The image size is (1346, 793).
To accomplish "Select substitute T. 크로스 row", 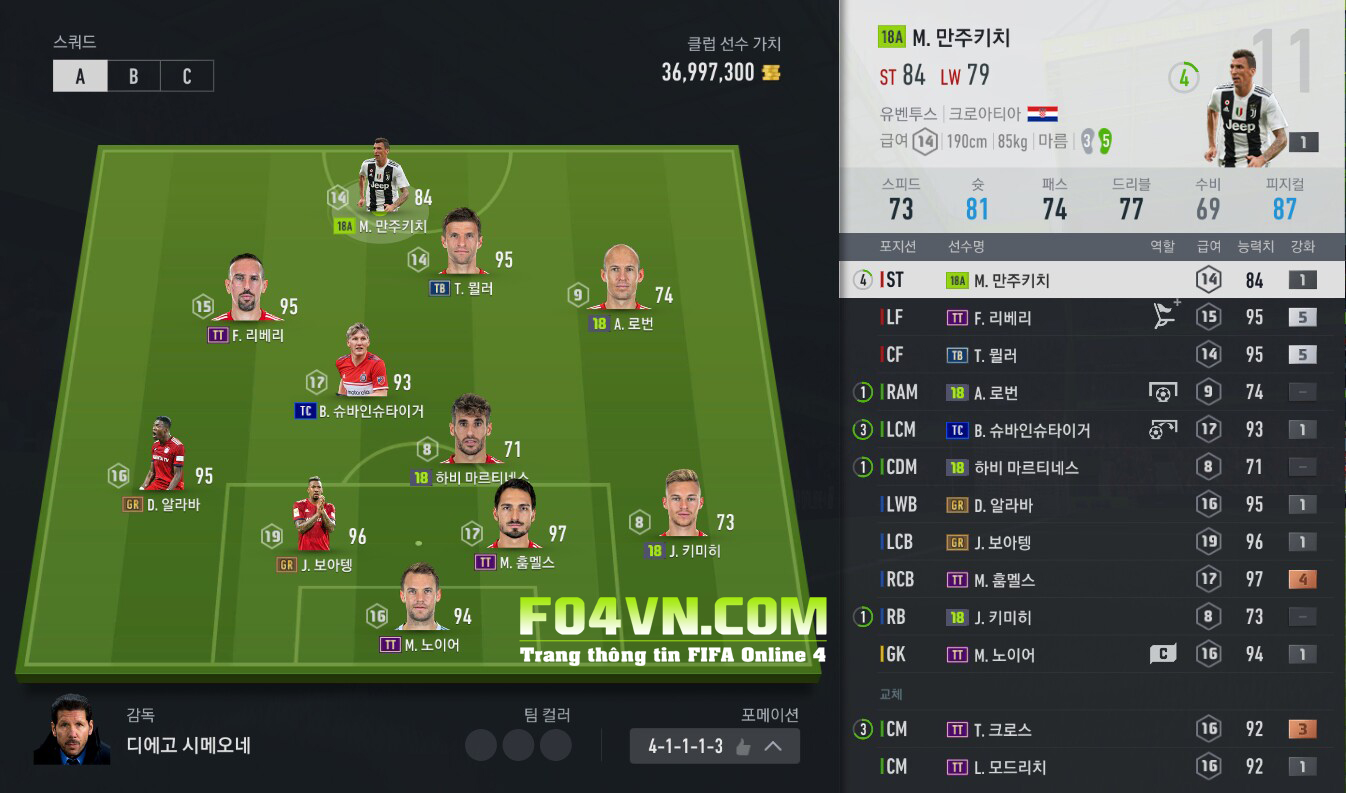I will 1092,730.
